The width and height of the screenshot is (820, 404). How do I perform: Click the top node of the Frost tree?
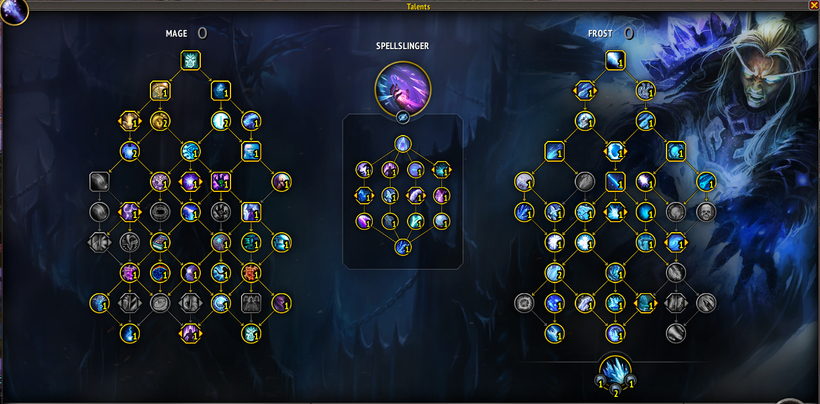[616, 62]
